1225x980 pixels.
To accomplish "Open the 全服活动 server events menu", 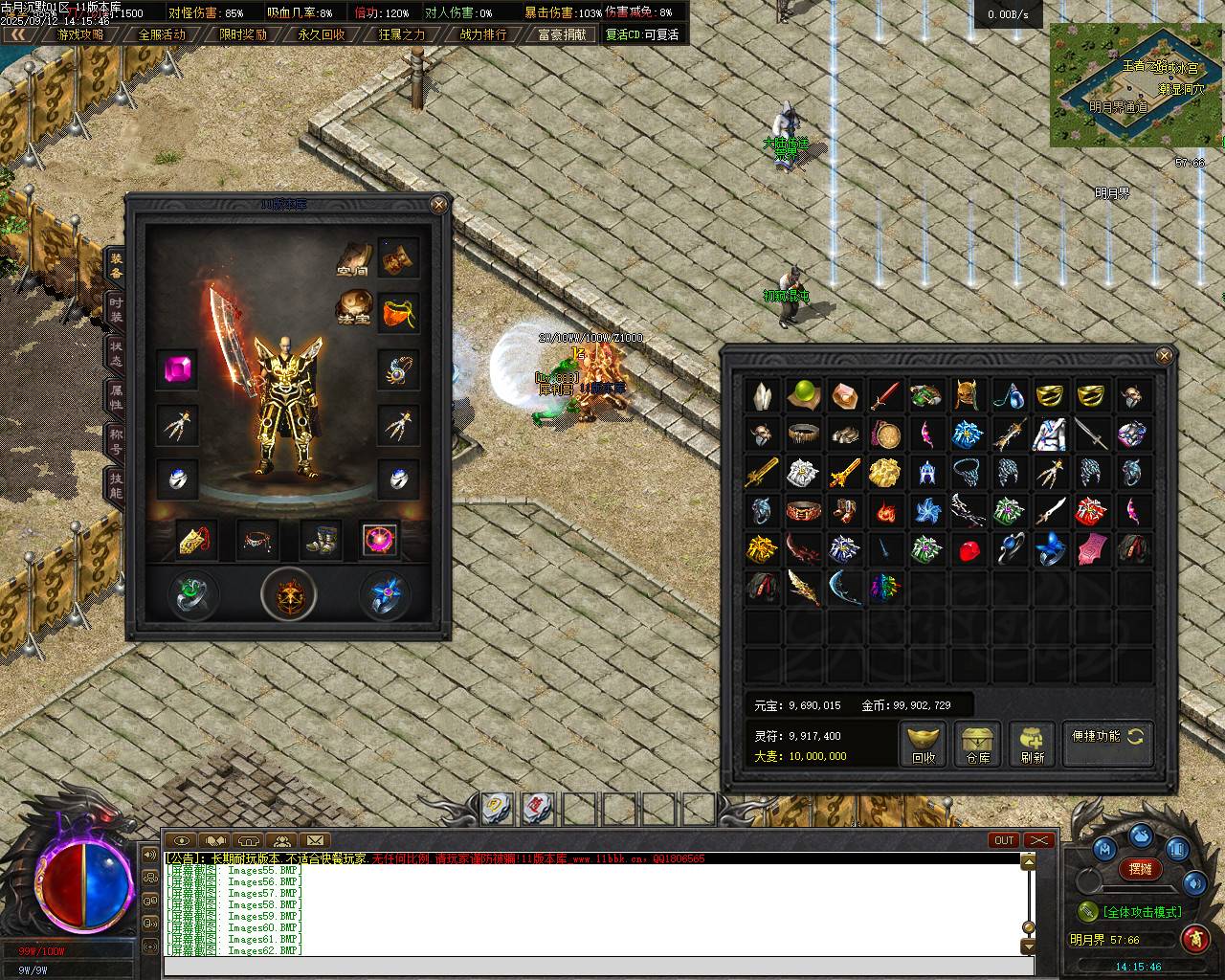I will 162,34.
